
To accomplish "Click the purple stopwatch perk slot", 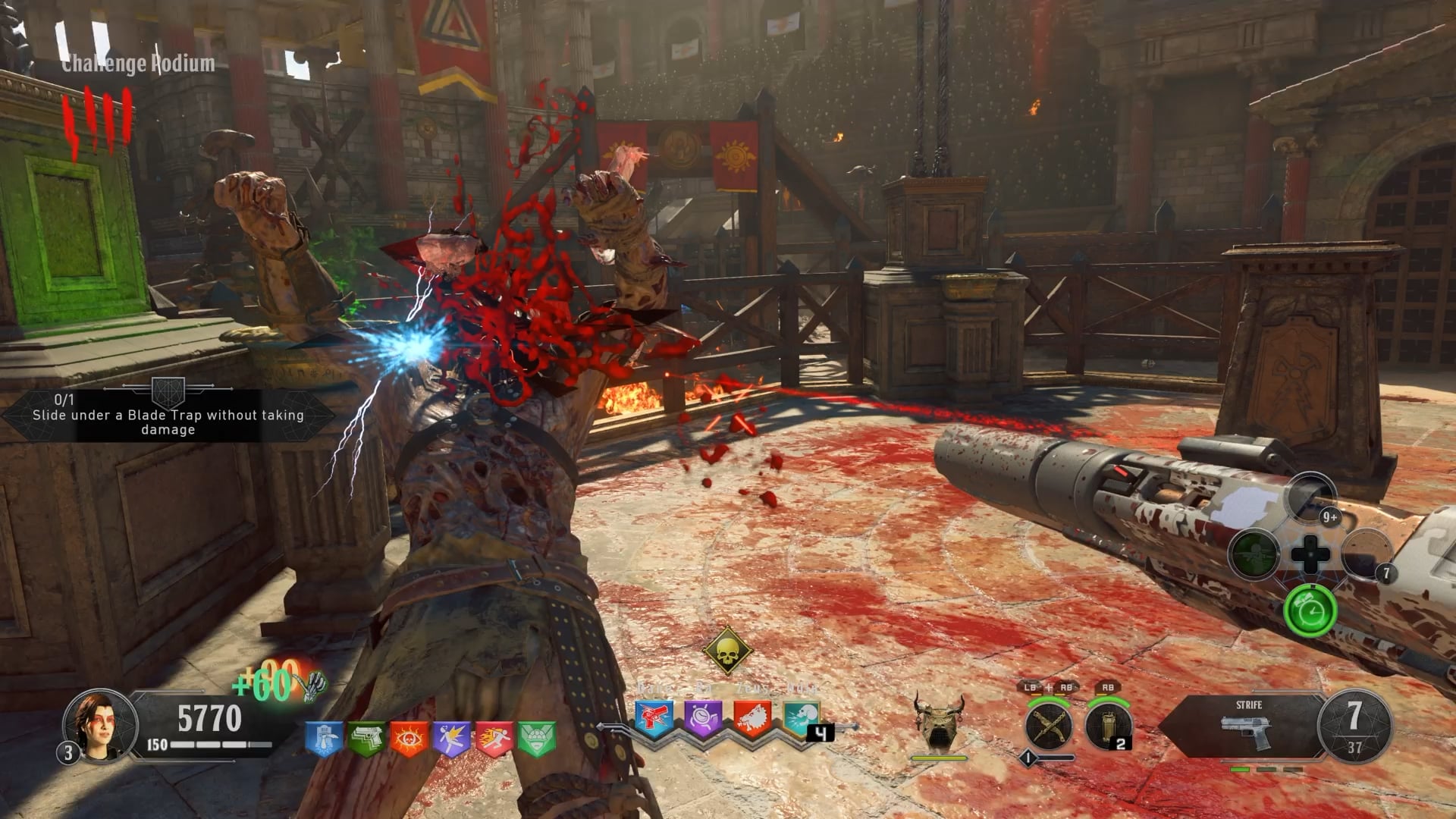I will (x=703, y=717).
